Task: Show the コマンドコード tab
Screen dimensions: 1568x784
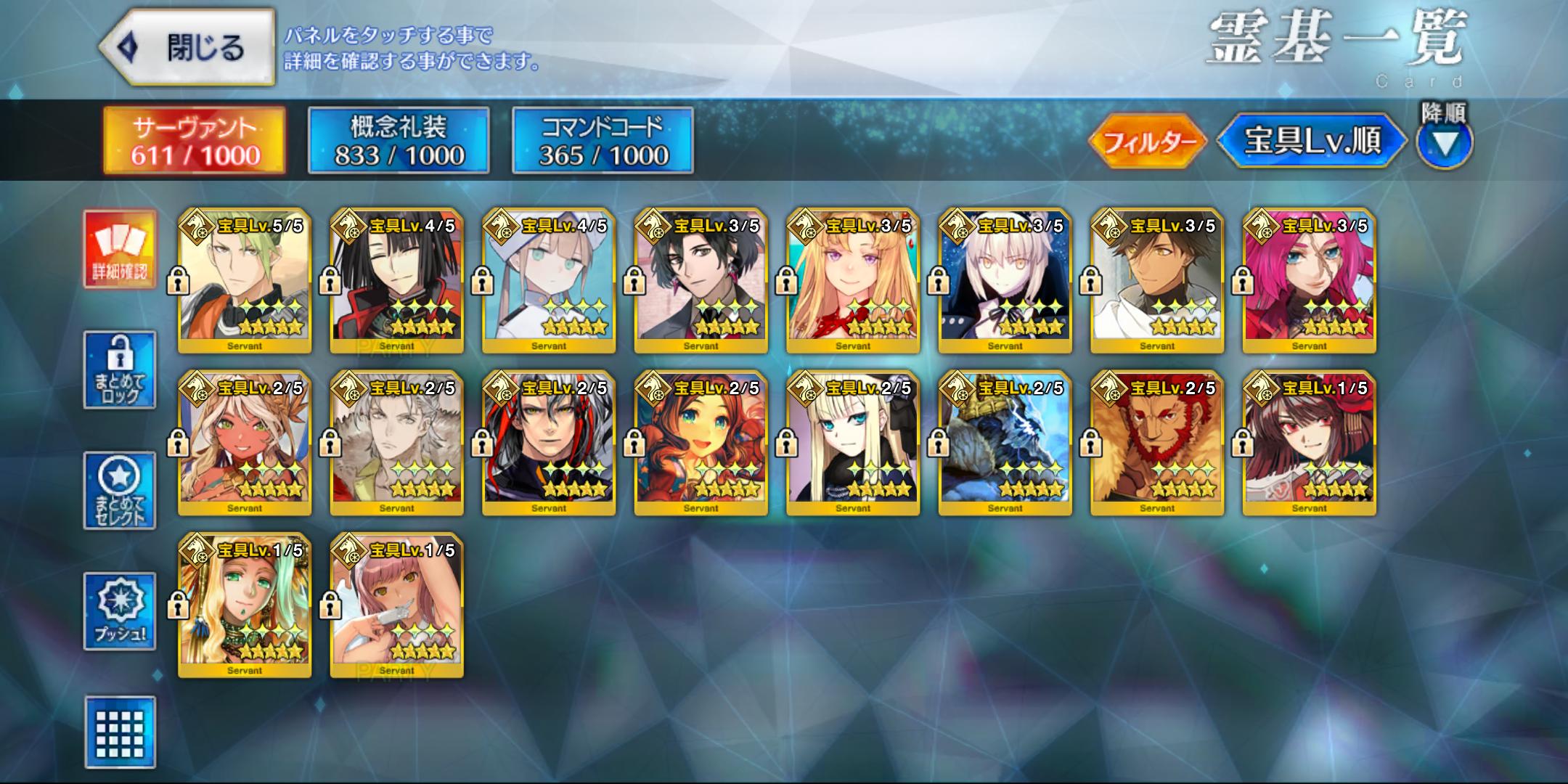Action: point(603,140)
